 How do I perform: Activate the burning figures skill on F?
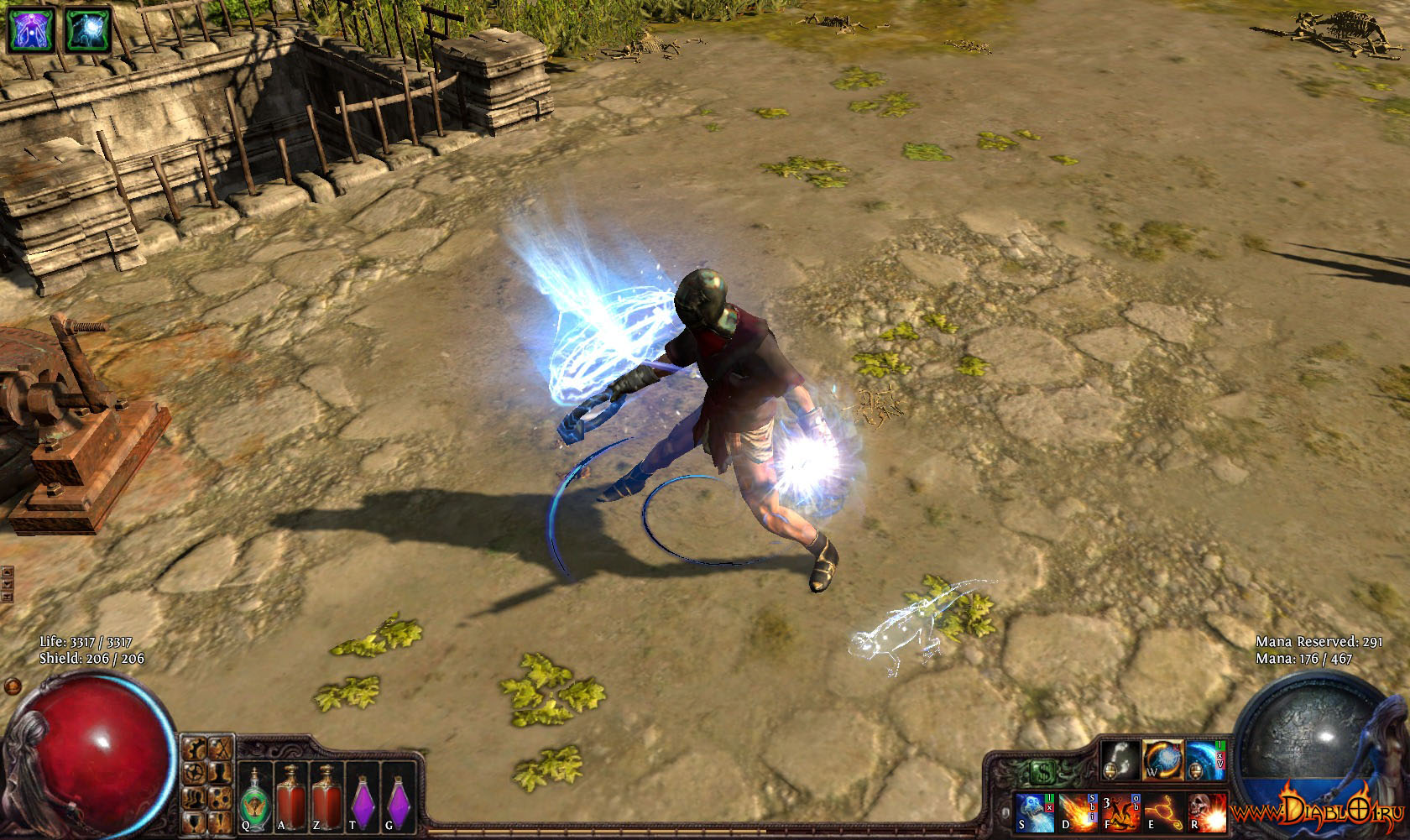tap(1120, 813)
